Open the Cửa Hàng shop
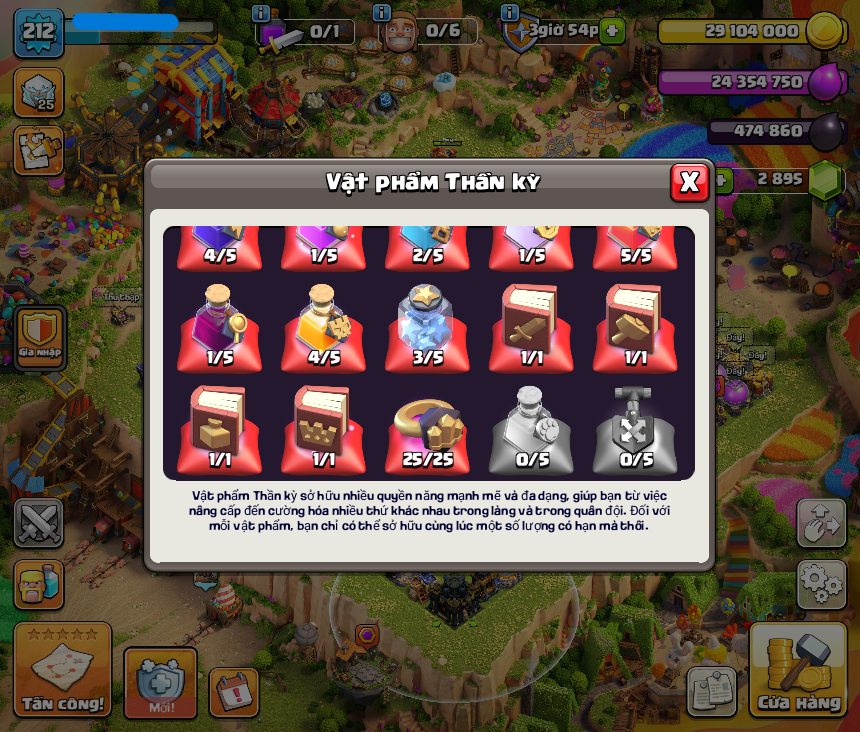This screenshot has height=732, width=860. point(798,670)
